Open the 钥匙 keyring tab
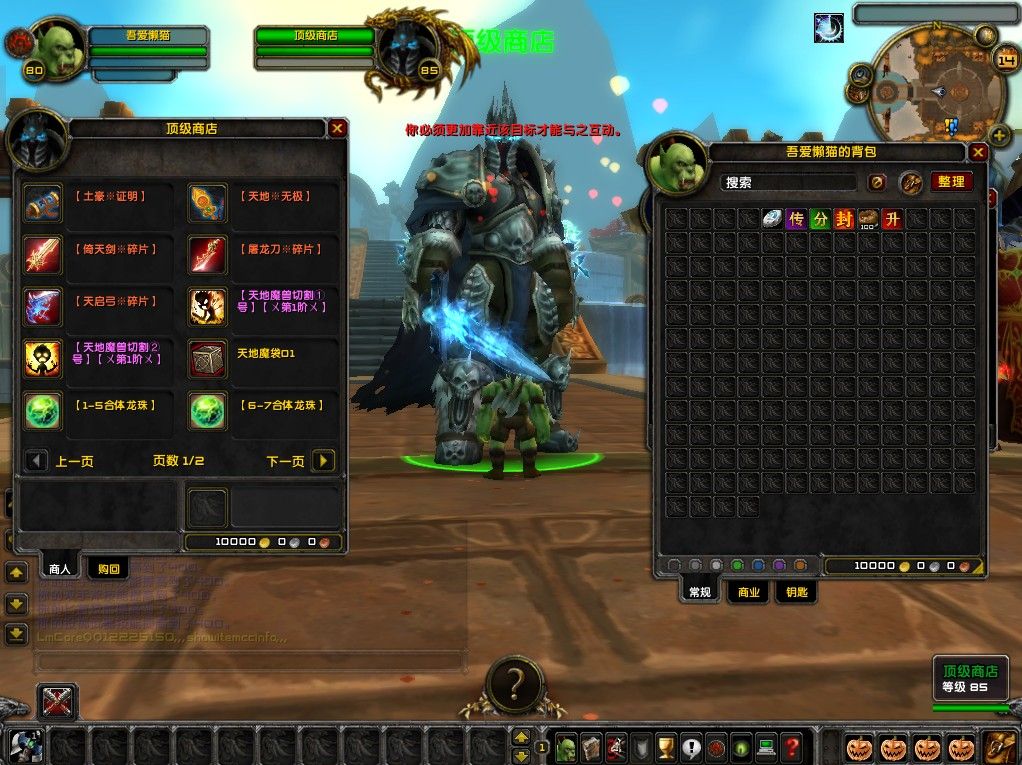The height and width of the screenshot is (765, 1022). pyautogui.click(x=795, y=592)
